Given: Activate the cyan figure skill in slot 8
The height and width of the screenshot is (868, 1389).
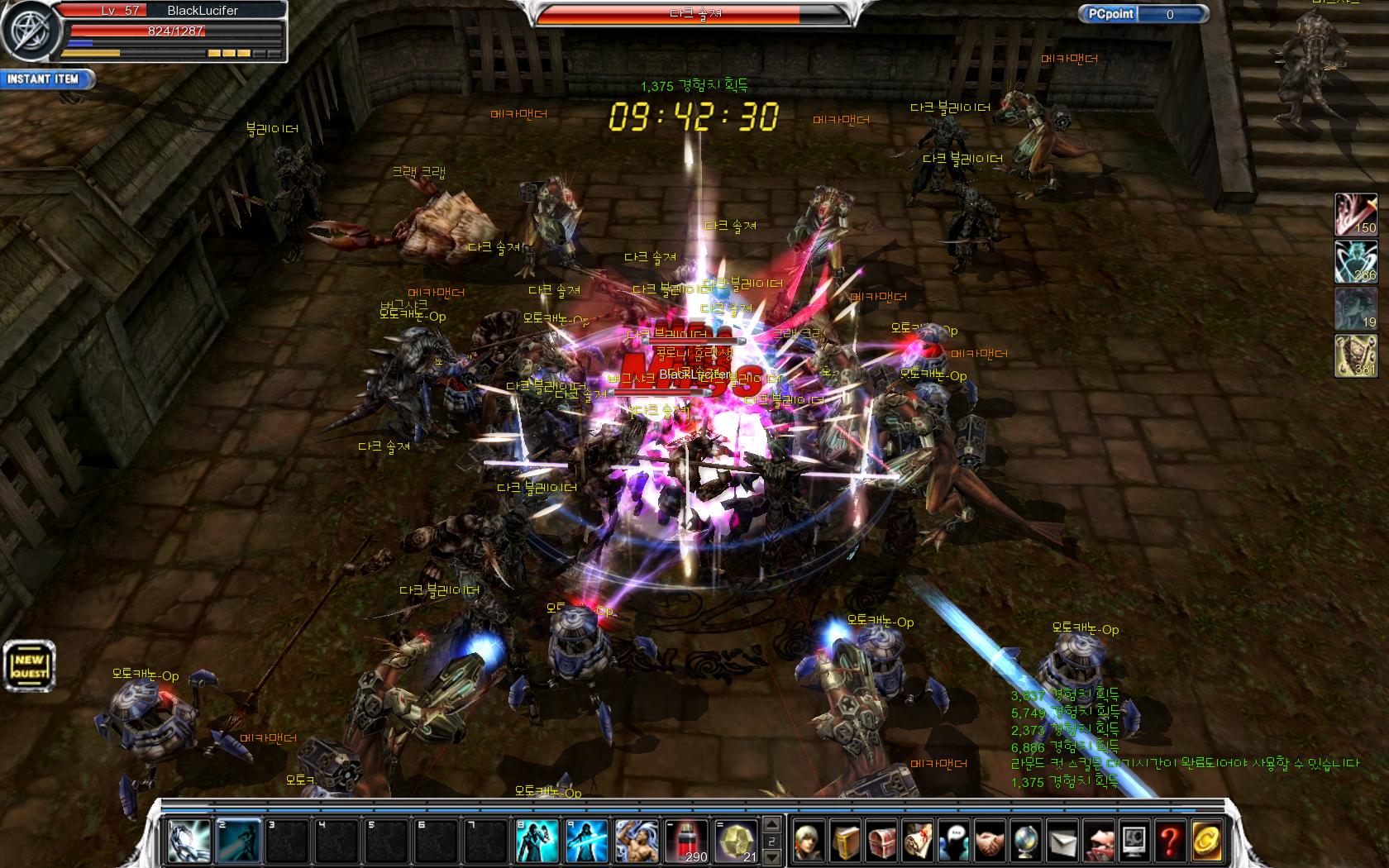Looking at the screenshot, I should (x=537, y=840).
